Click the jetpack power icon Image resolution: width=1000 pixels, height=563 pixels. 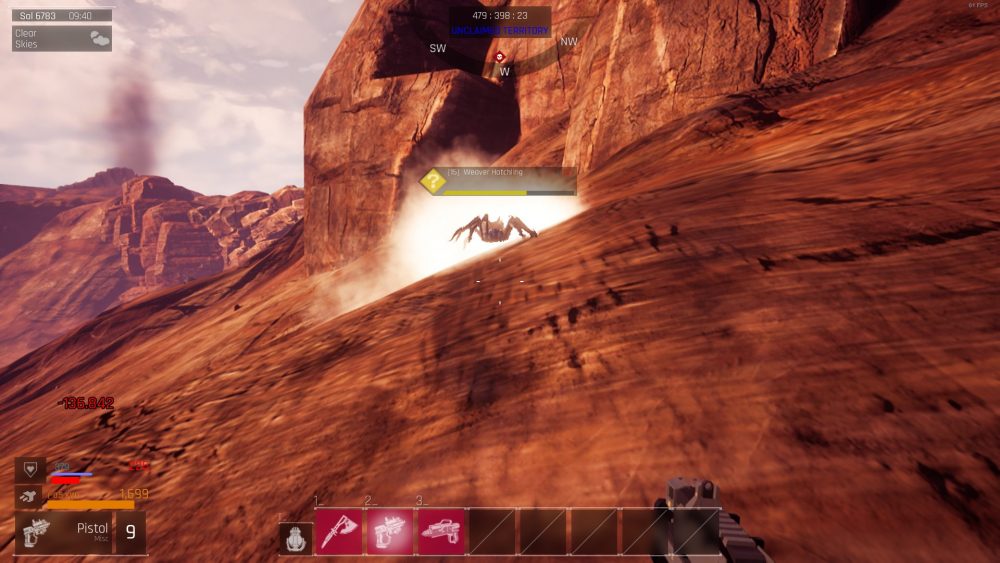(29, 494)
